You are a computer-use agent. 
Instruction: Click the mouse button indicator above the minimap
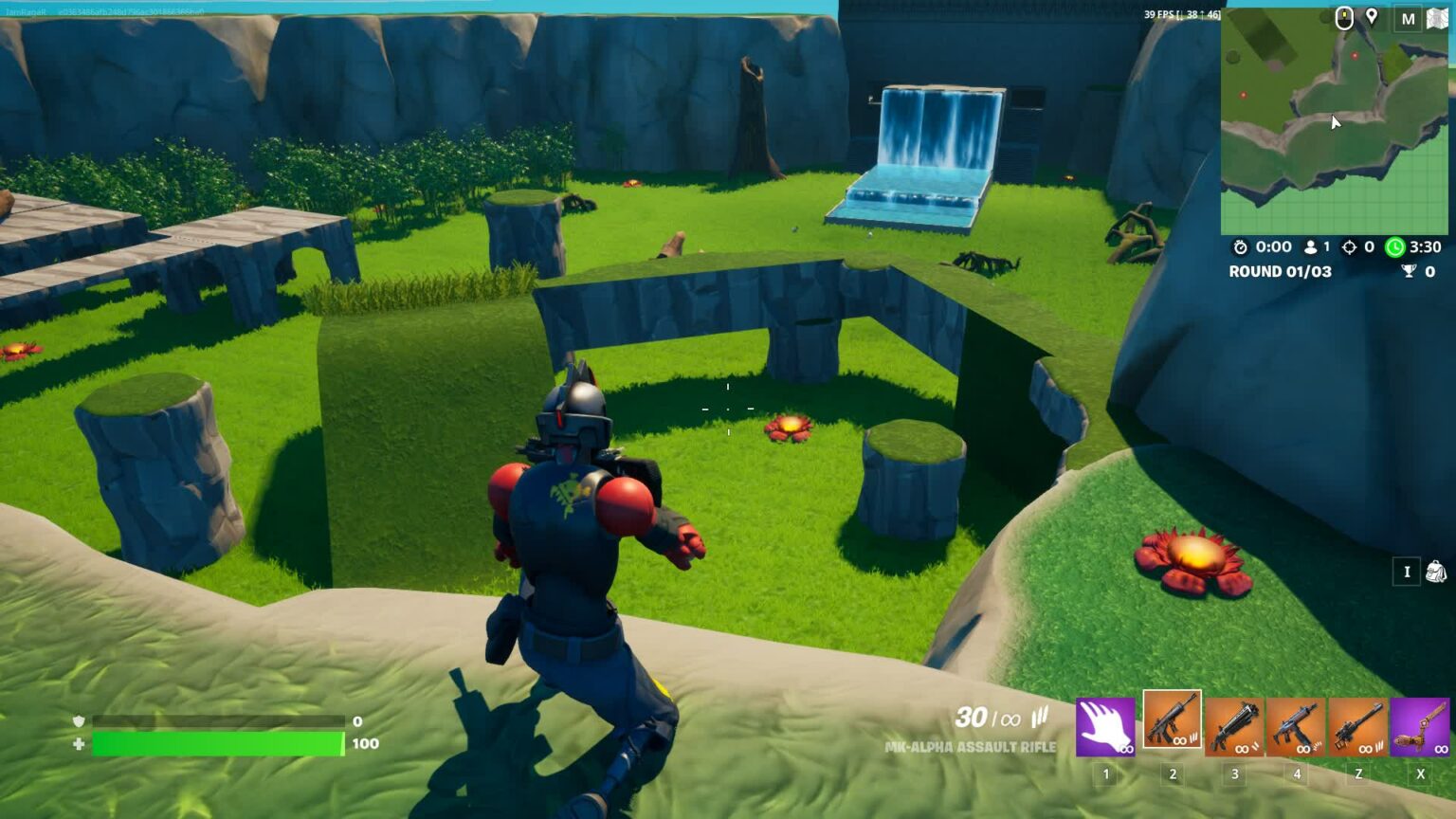[x=1344, y=17]
